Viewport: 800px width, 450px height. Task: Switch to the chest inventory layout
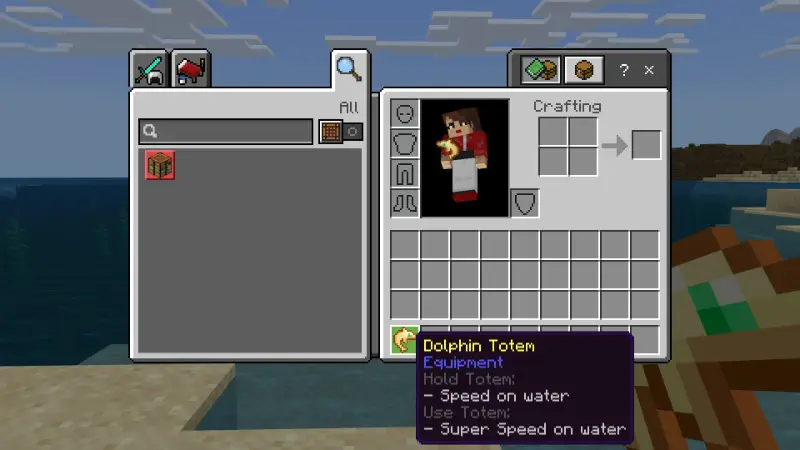(x=583, y=70)
